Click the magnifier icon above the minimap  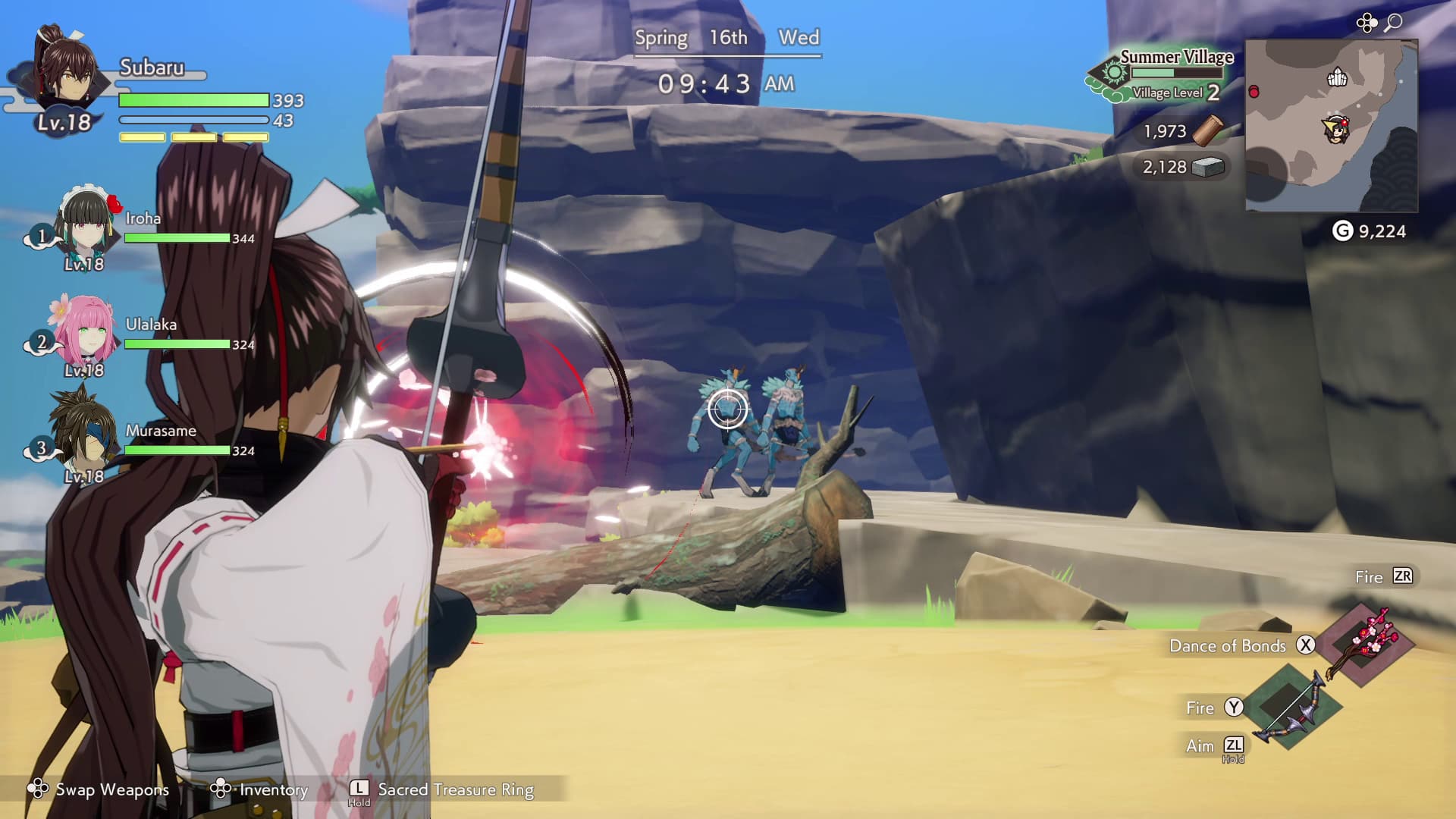point(1393,24)
